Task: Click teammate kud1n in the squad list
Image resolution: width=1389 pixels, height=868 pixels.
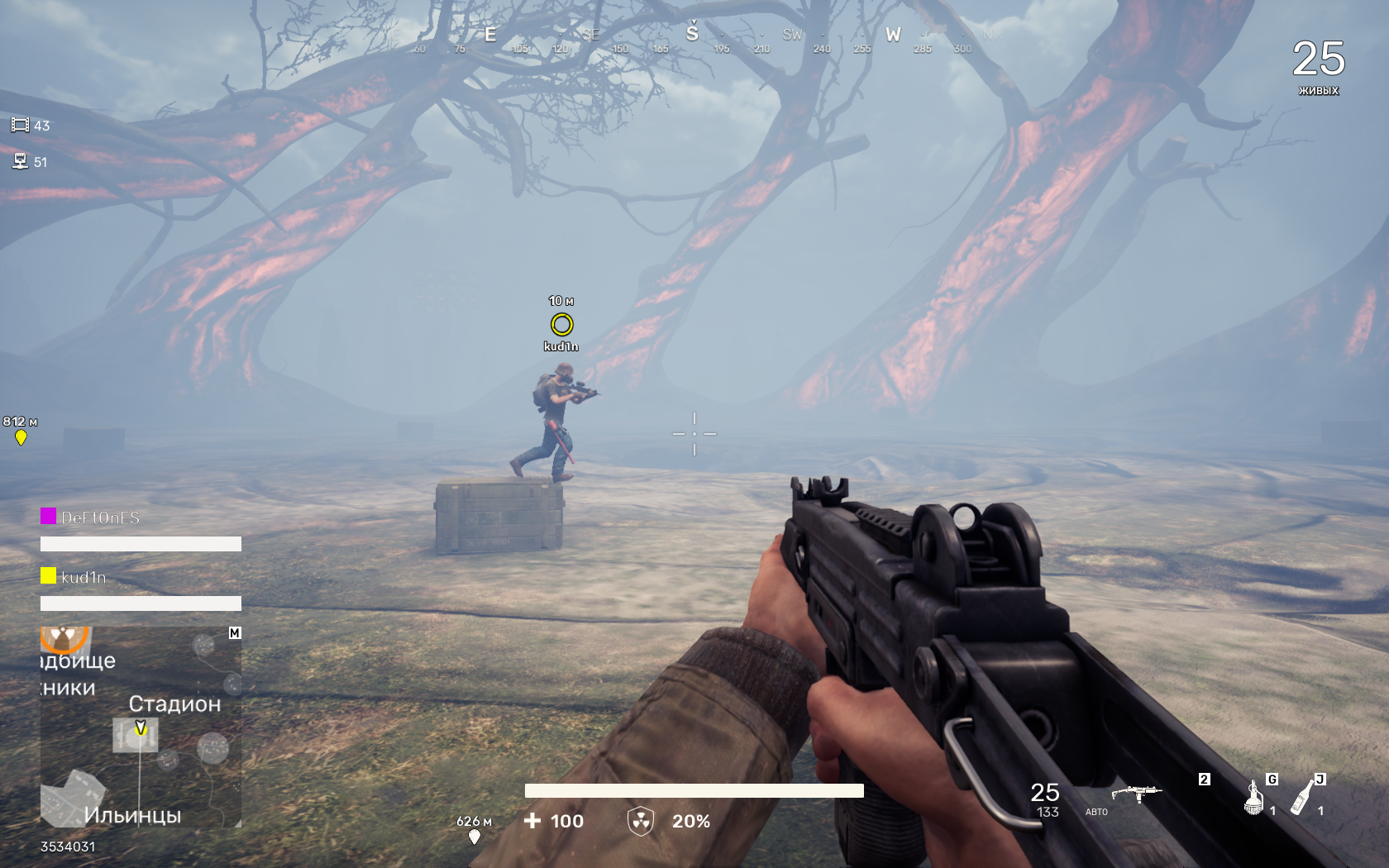Action: [84, 577]
